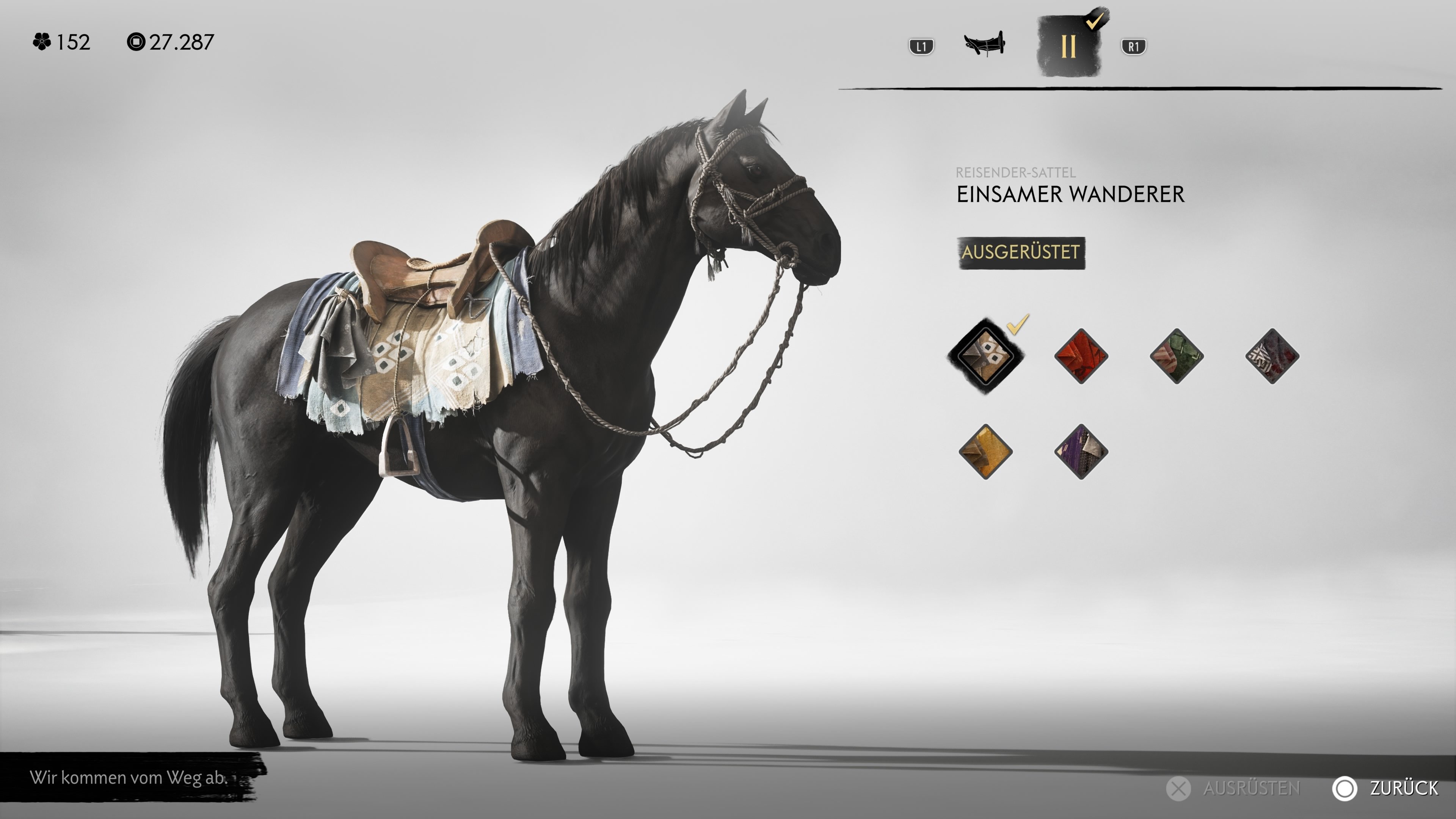This screenshot has width=1456, height=819.
Task: Choose the grey and white patterned saddle dye
Action: pos(1272,356)
